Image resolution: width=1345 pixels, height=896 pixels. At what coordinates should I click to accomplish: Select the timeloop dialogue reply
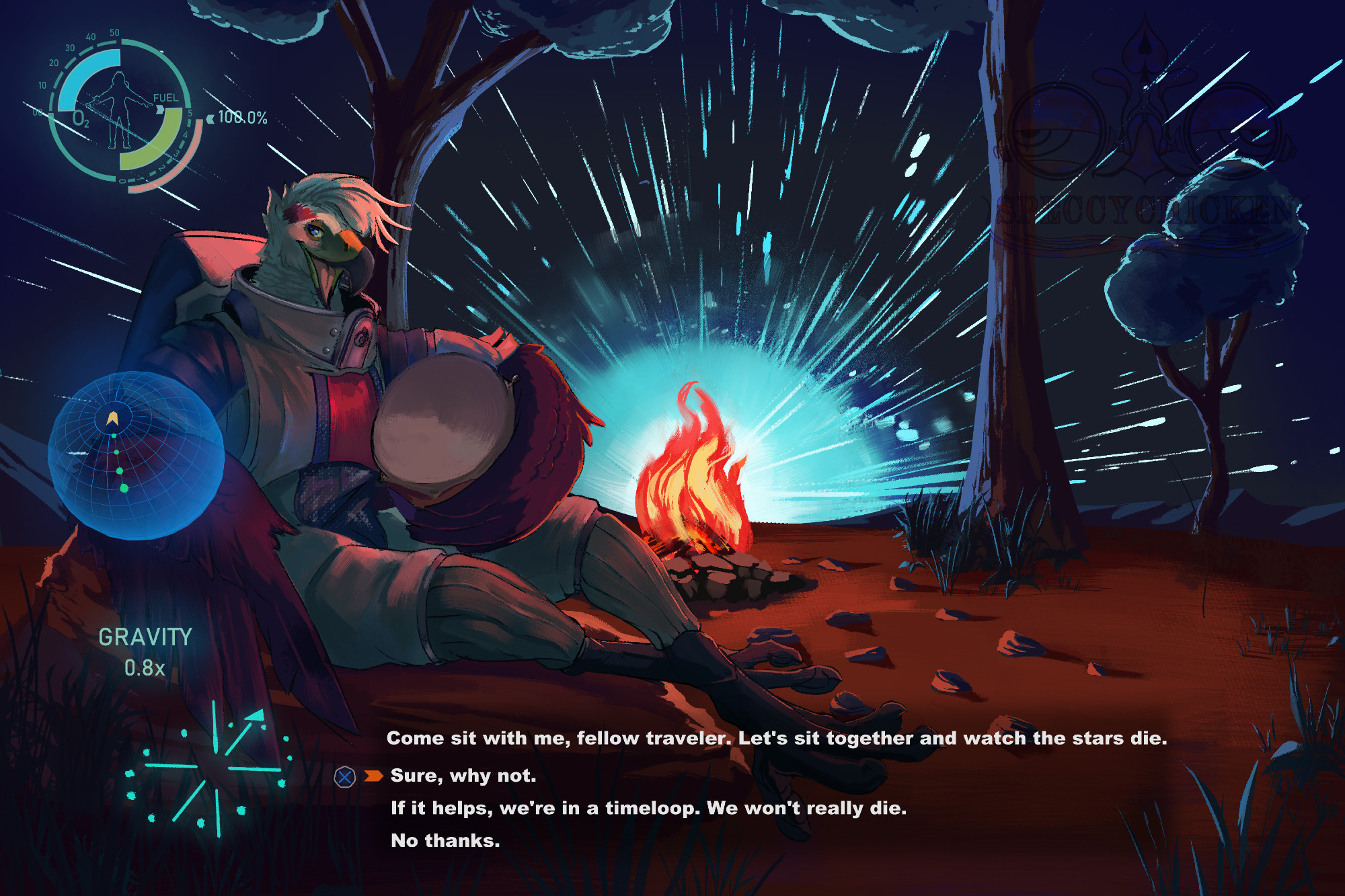point(648,808)
